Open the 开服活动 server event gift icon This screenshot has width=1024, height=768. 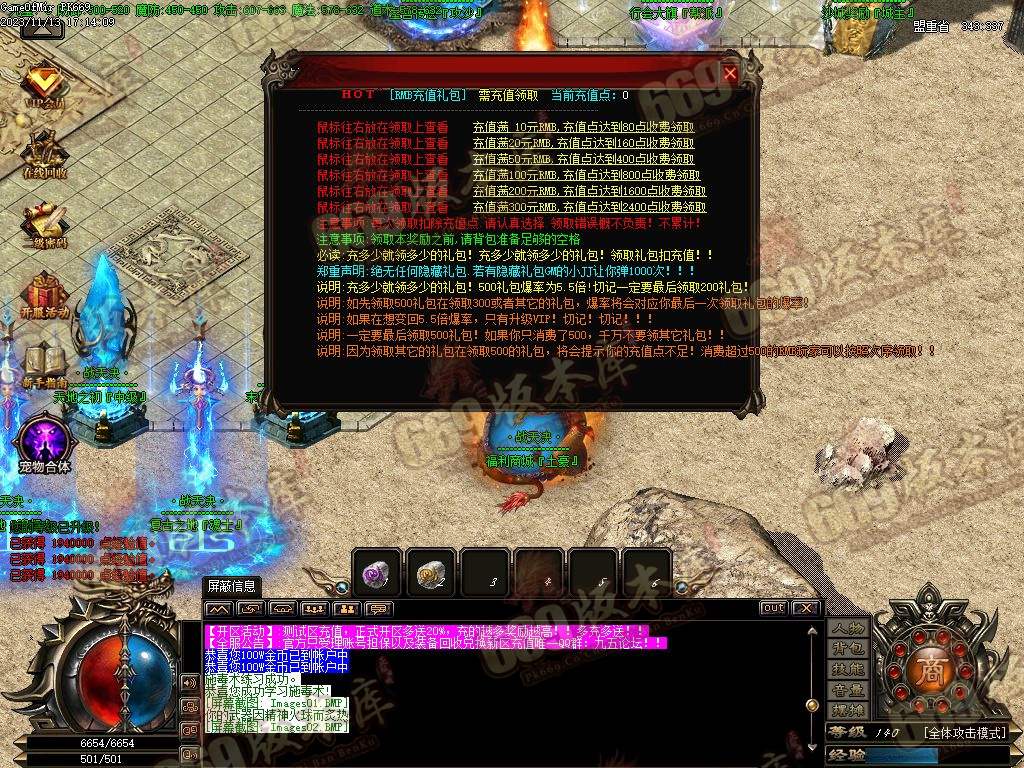(45, 295)
